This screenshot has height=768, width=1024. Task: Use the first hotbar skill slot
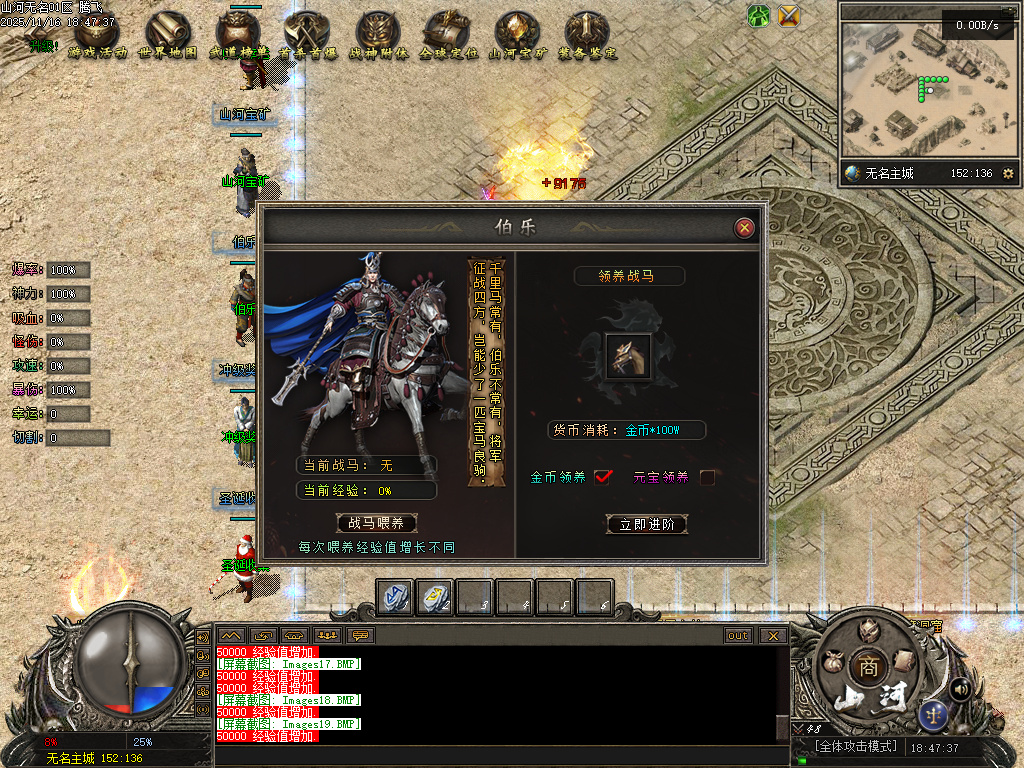tap(394, 597)
